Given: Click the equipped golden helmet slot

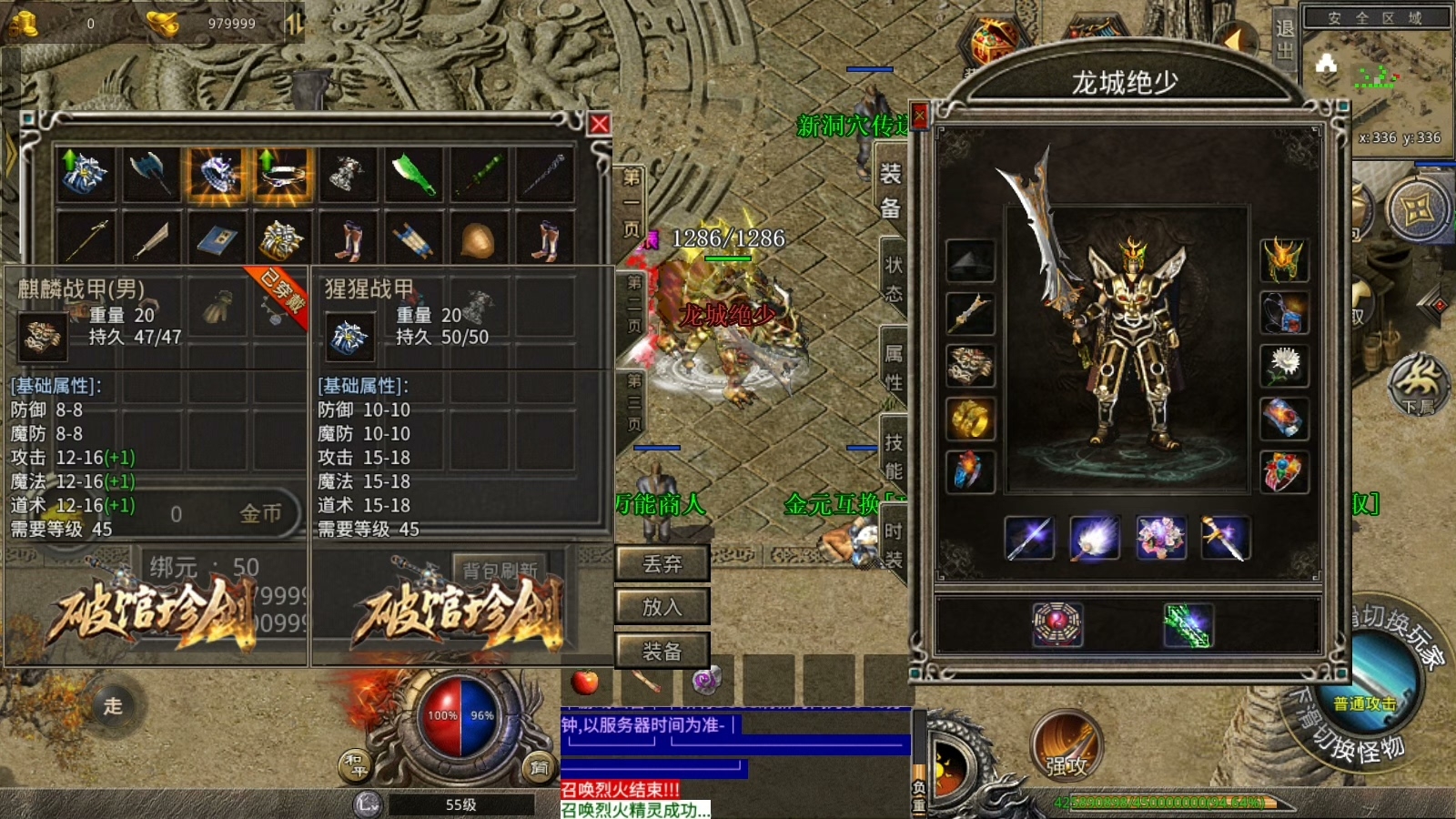Looking at the screenshot, I should coord(1284,260).
